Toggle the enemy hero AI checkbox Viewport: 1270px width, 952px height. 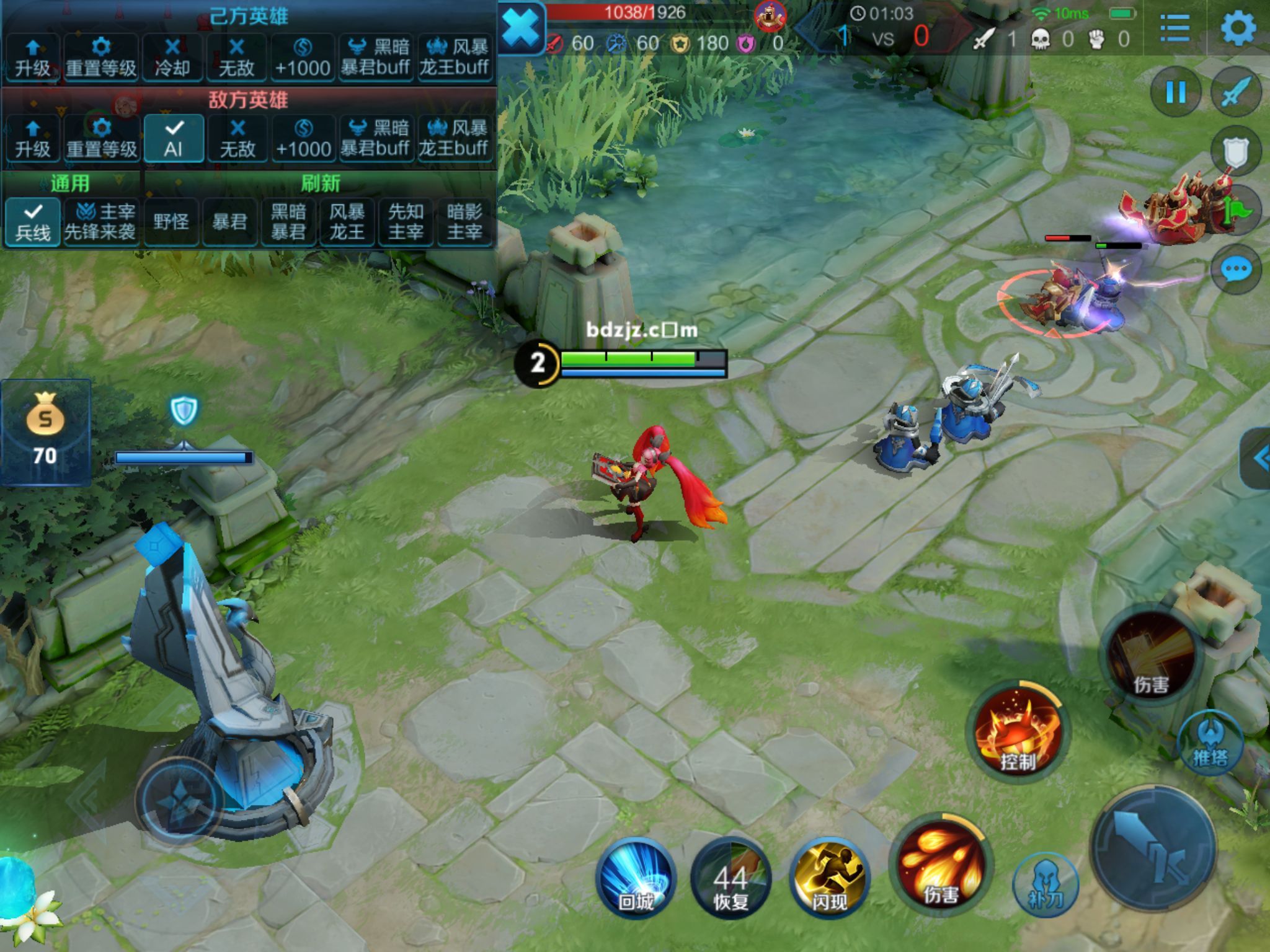[174, 138]
